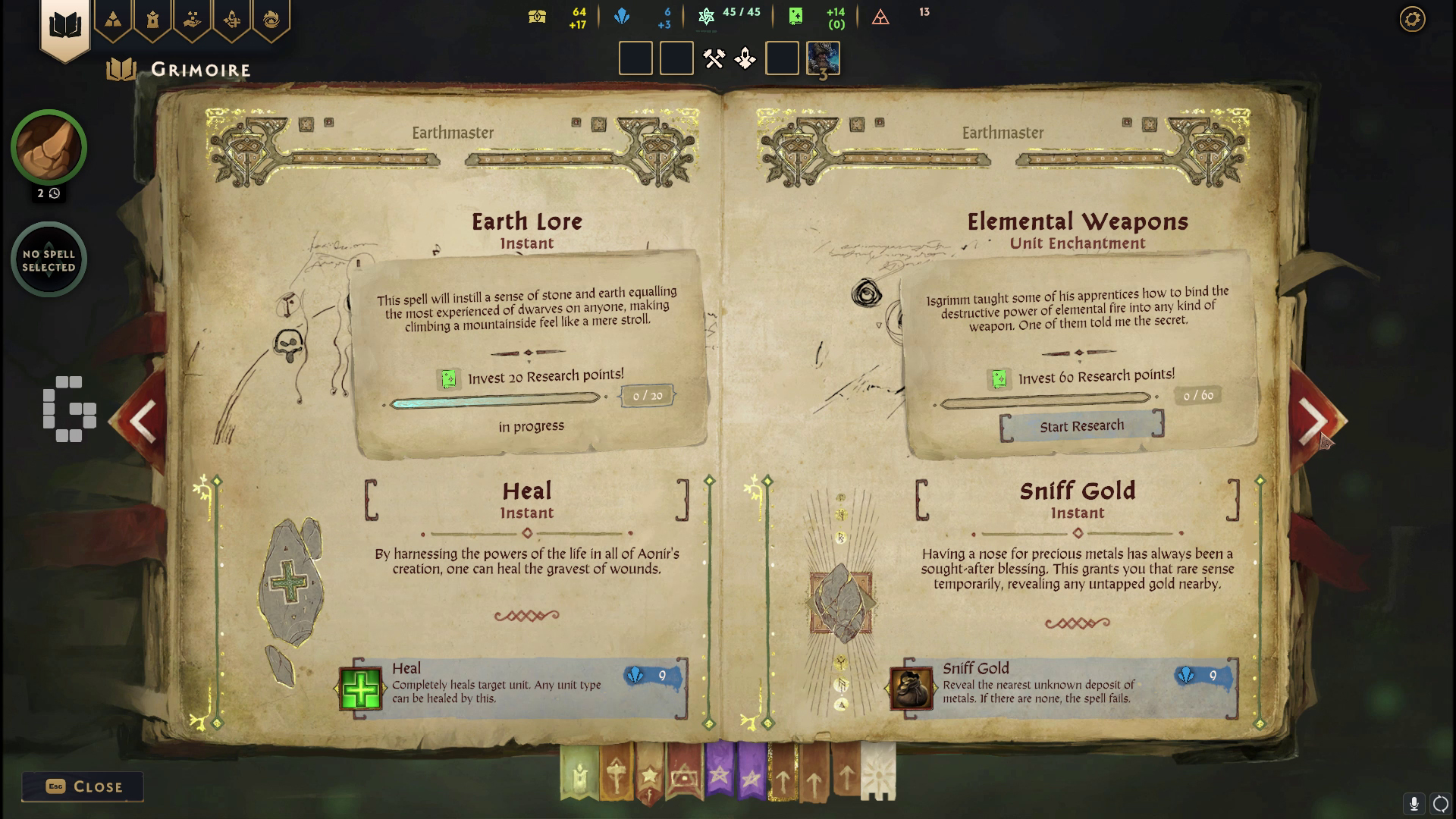This screenshot has width=1456, height=819.
Task: Click the hero portrait with counter 3
Action: tap(822, 58)
